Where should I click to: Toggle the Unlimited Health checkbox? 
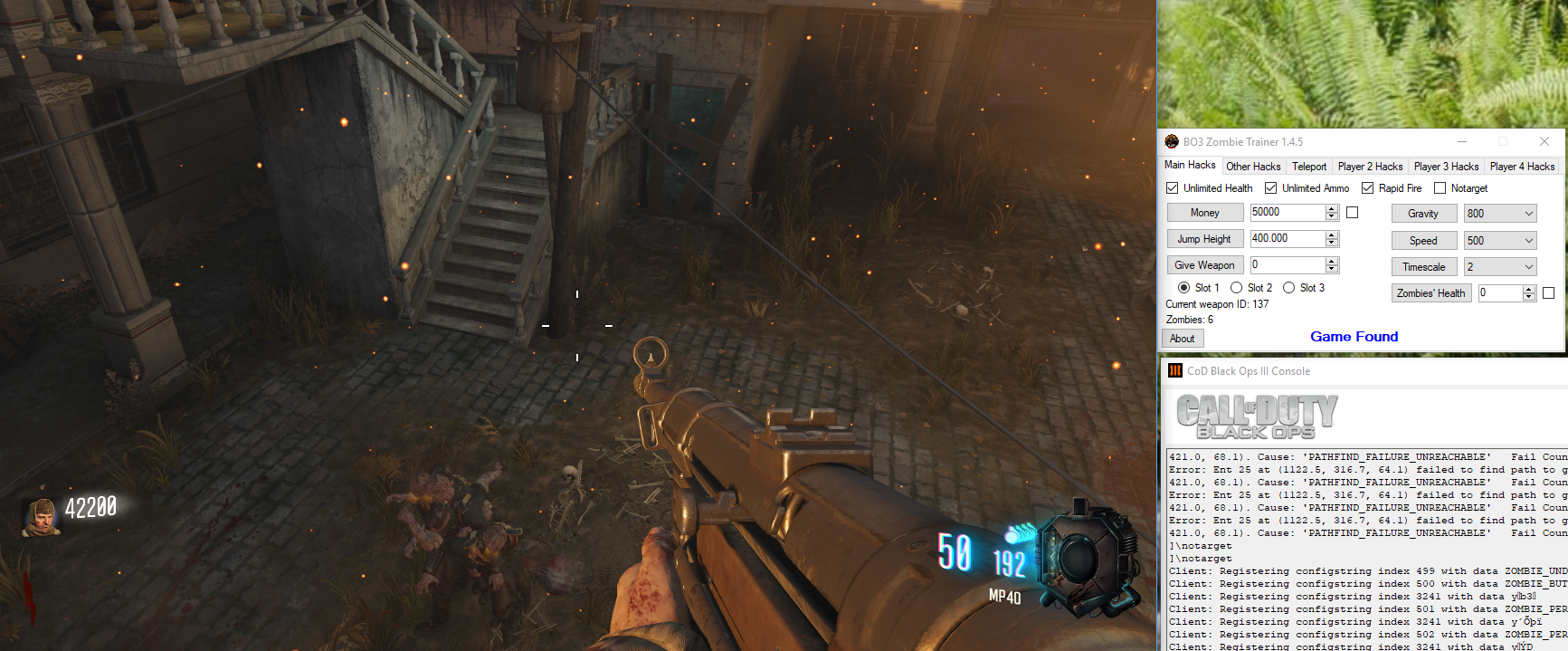[1173, 188]
